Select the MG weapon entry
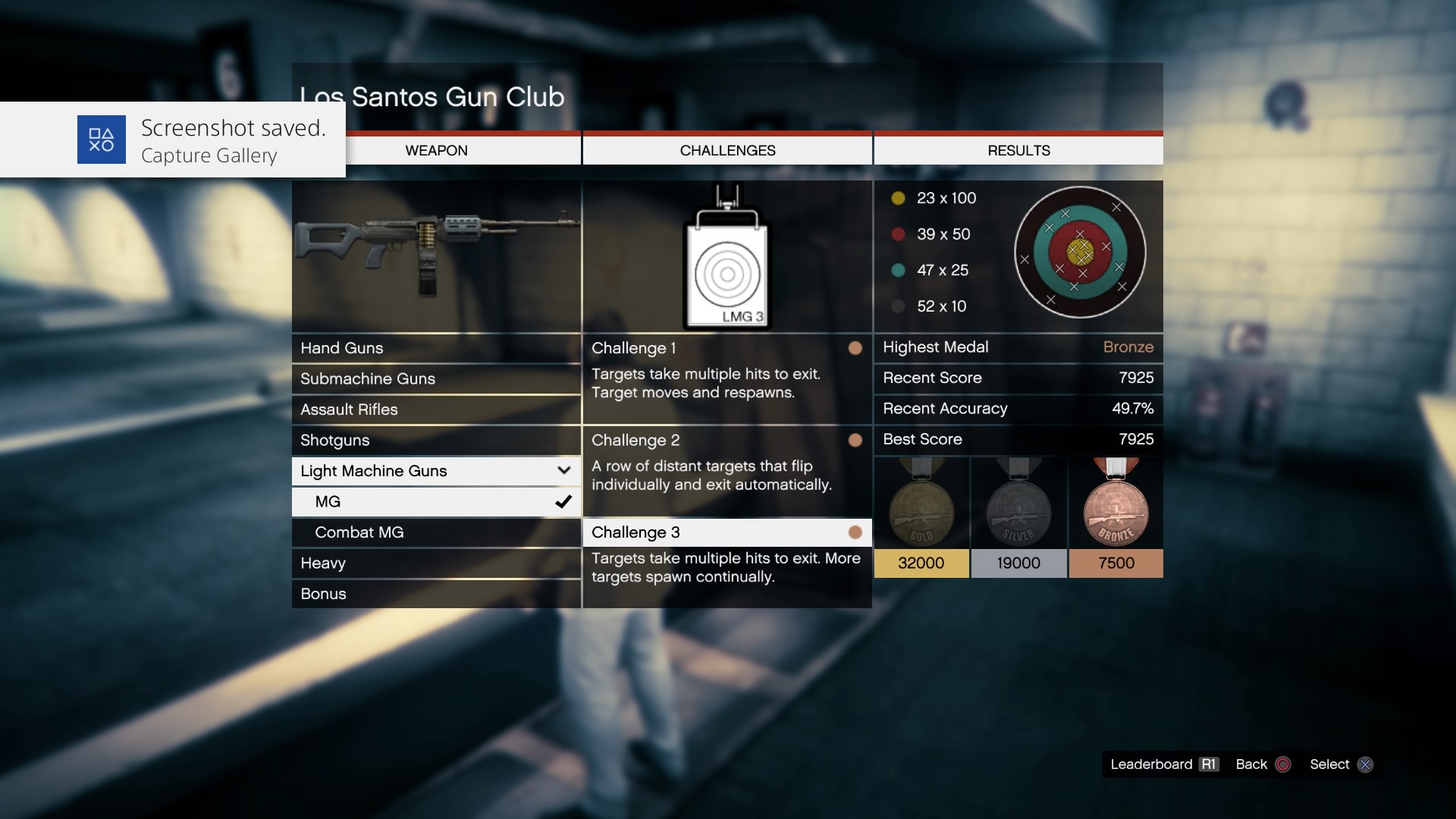This screenshot has height=819, width=1456. tap(435, 502)
